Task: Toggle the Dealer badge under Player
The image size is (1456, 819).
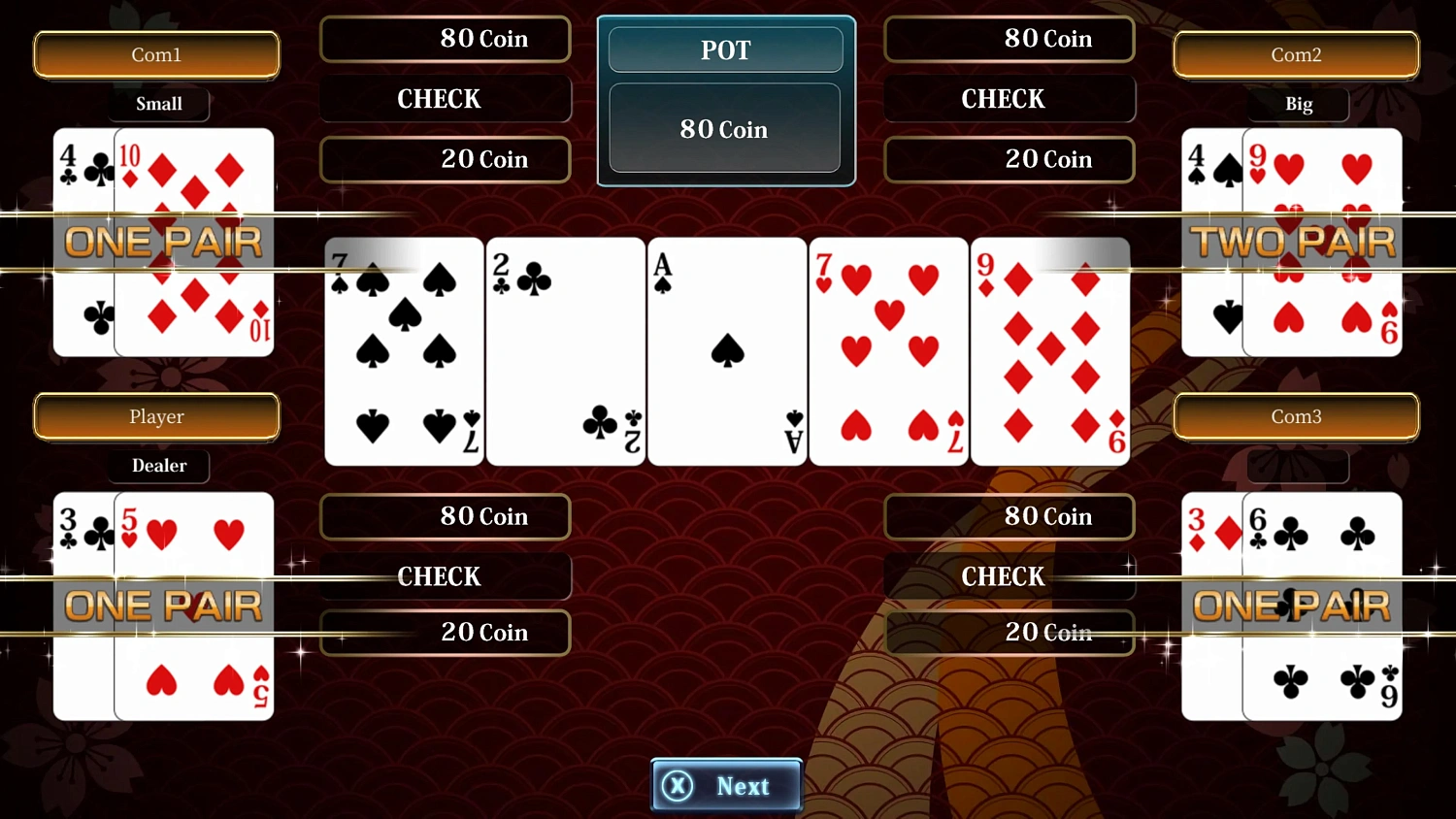Action: [x=158, y=467]
